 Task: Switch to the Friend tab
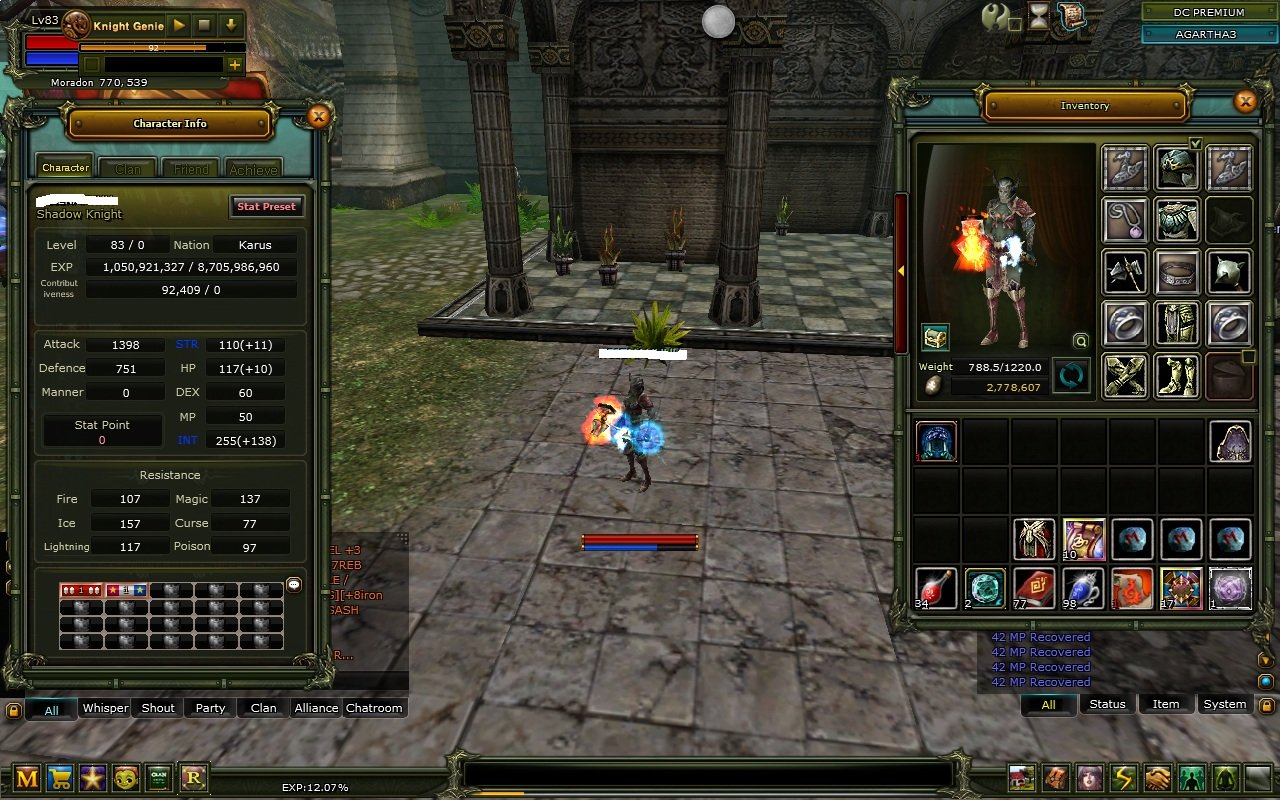tap(191, 169)
